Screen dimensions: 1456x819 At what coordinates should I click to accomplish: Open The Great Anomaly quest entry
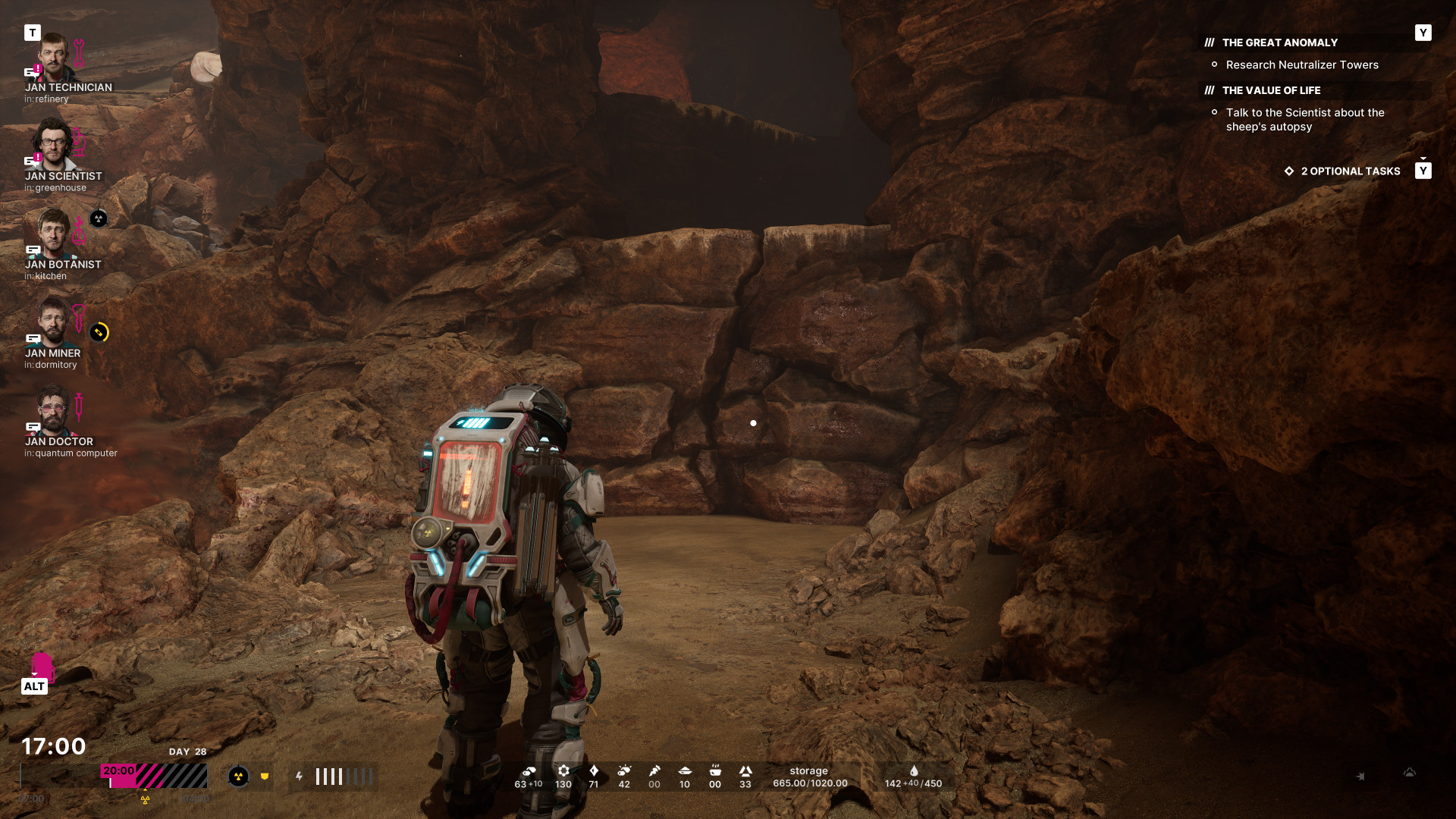tap(1279, 43)
